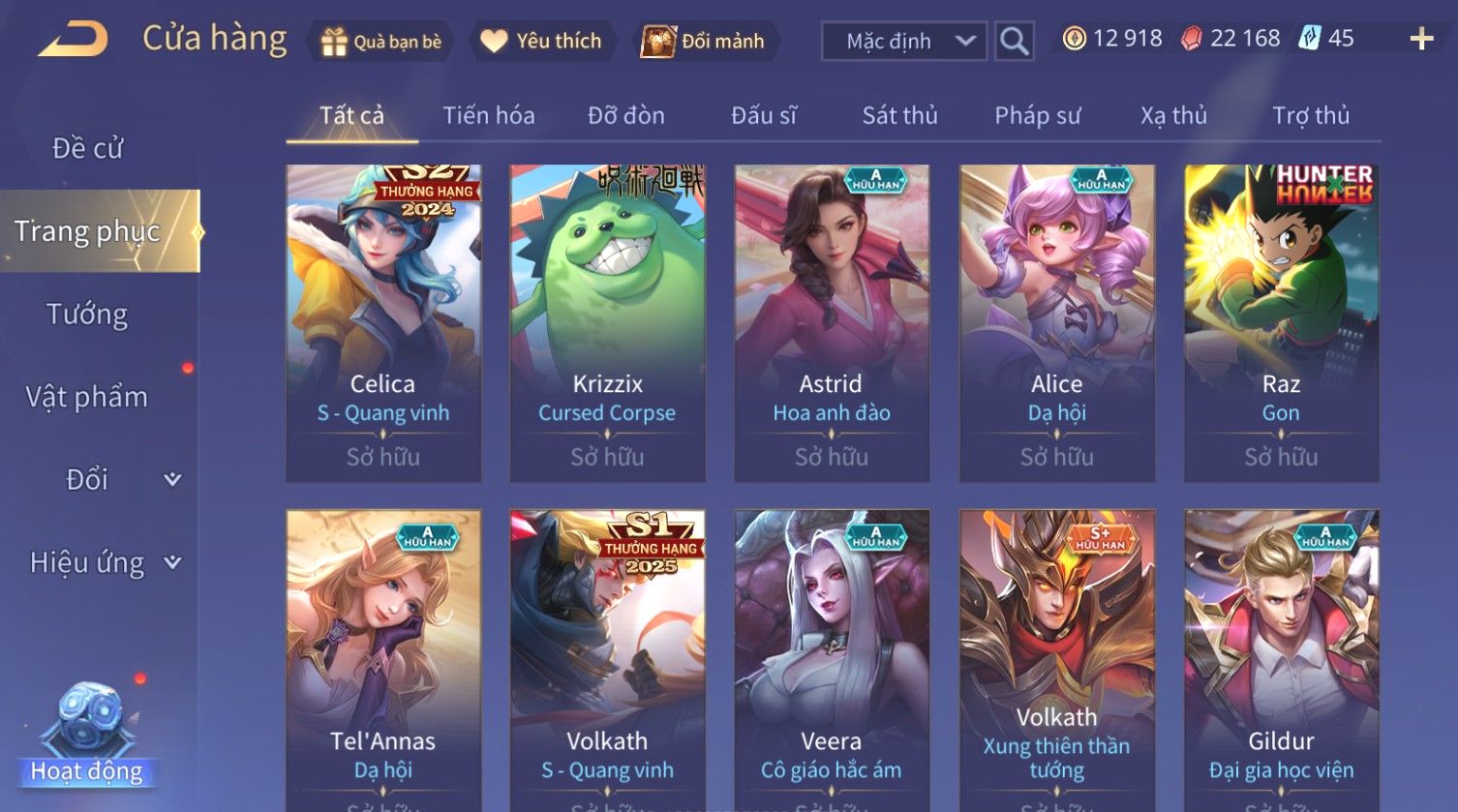Open Quà bạn bè gift menu
Screen dimensions: 1458x812
tap(381, 42)
